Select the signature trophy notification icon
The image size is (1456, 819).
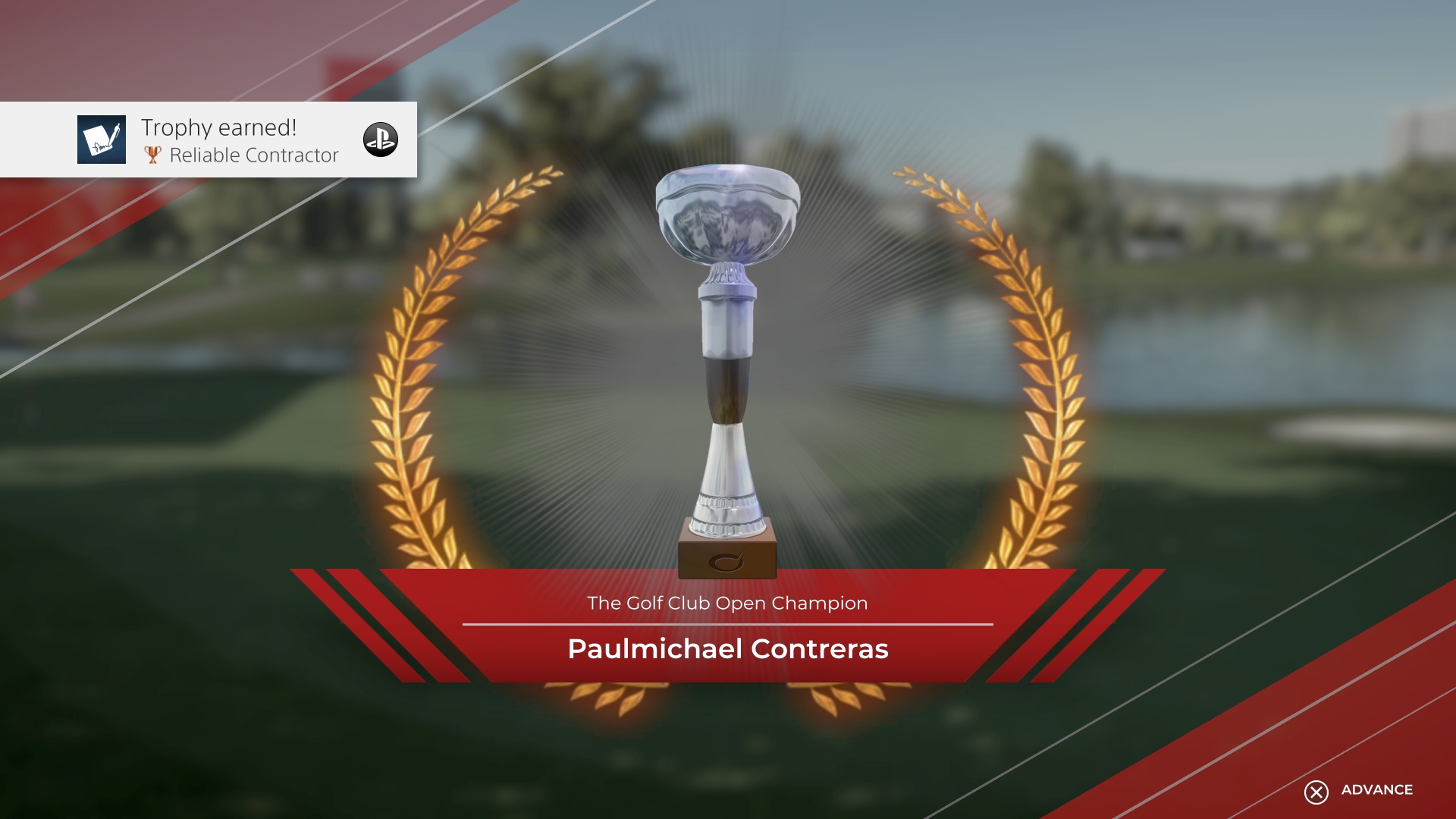point(101,140)
